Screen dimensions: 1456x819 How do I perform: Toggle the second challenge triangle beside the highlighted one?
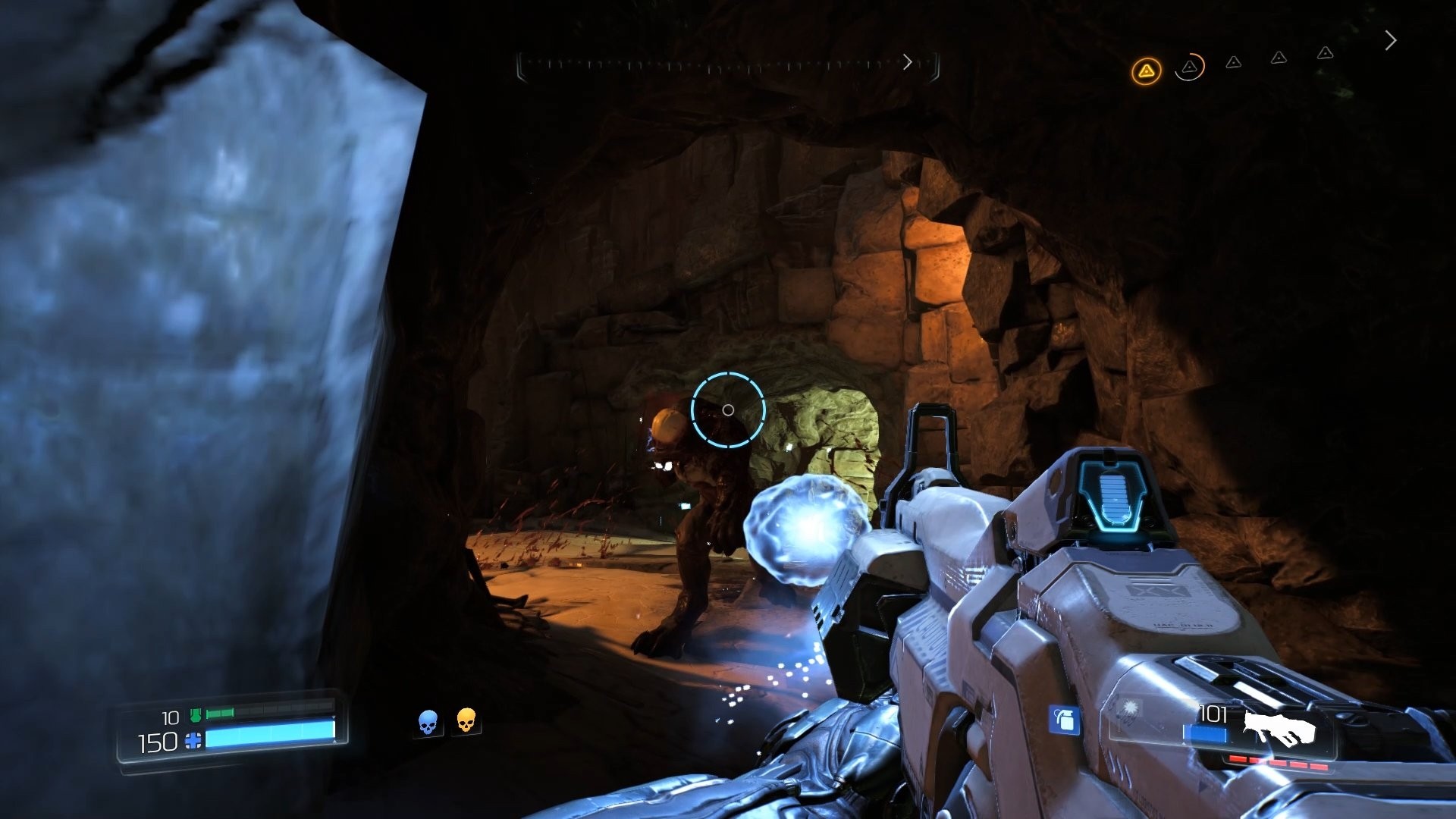click(1188, 68)
